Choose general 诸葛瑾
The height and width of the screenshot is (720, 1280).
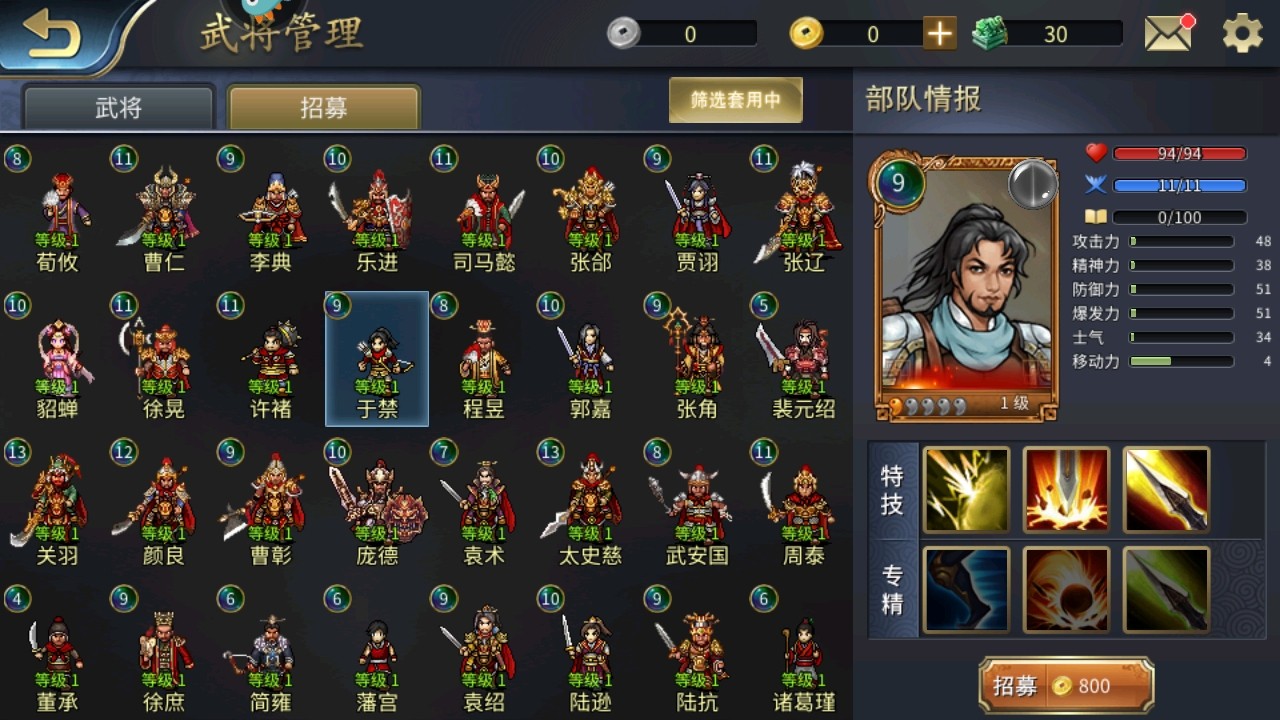coord(804,653)
